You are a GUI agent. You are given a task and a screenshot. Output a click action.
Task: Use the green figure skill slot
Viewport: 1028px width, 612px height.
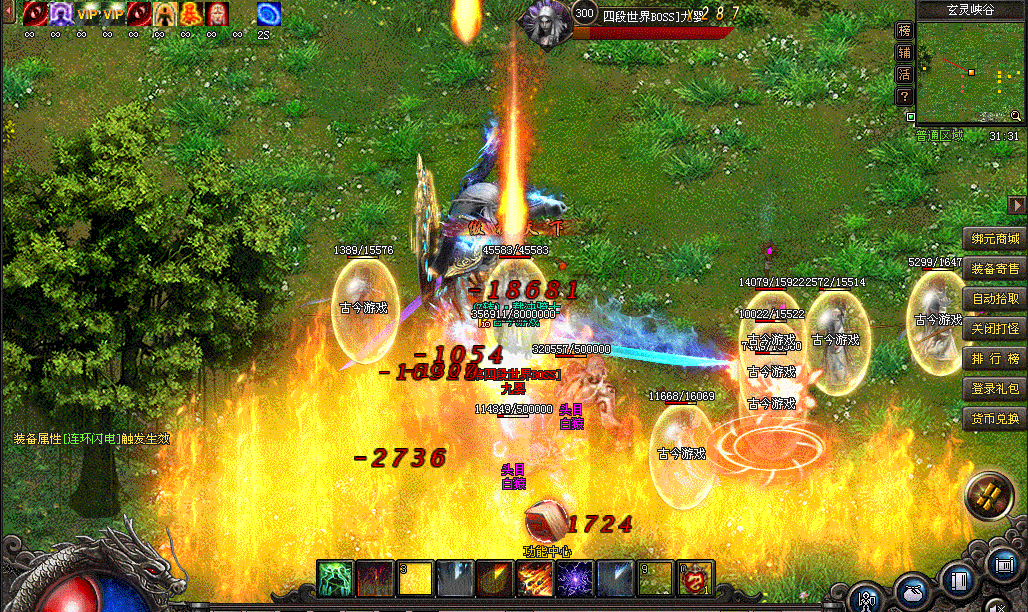333,579
